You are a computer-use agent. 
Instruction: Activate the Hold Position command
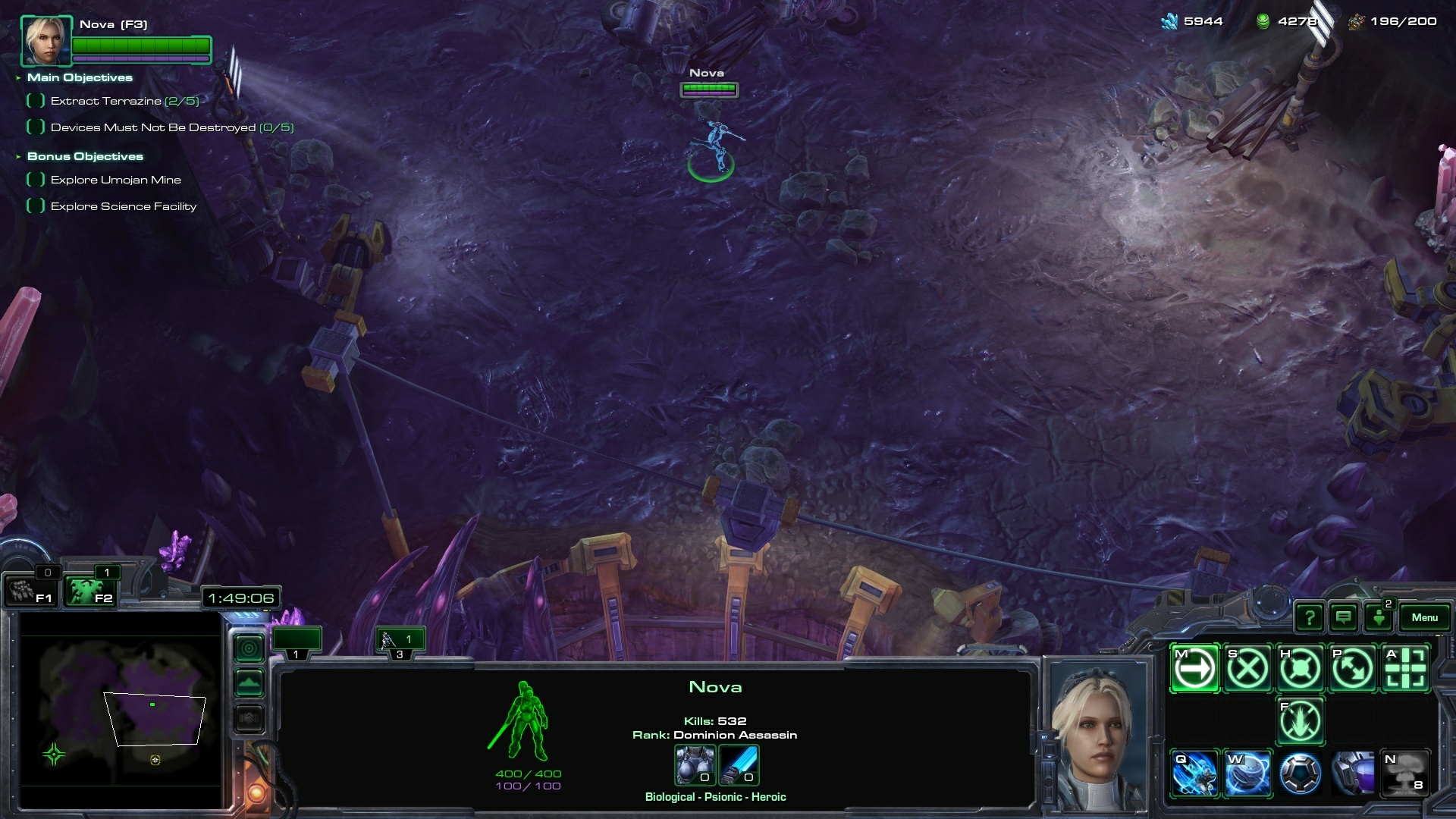point(1300,668)
